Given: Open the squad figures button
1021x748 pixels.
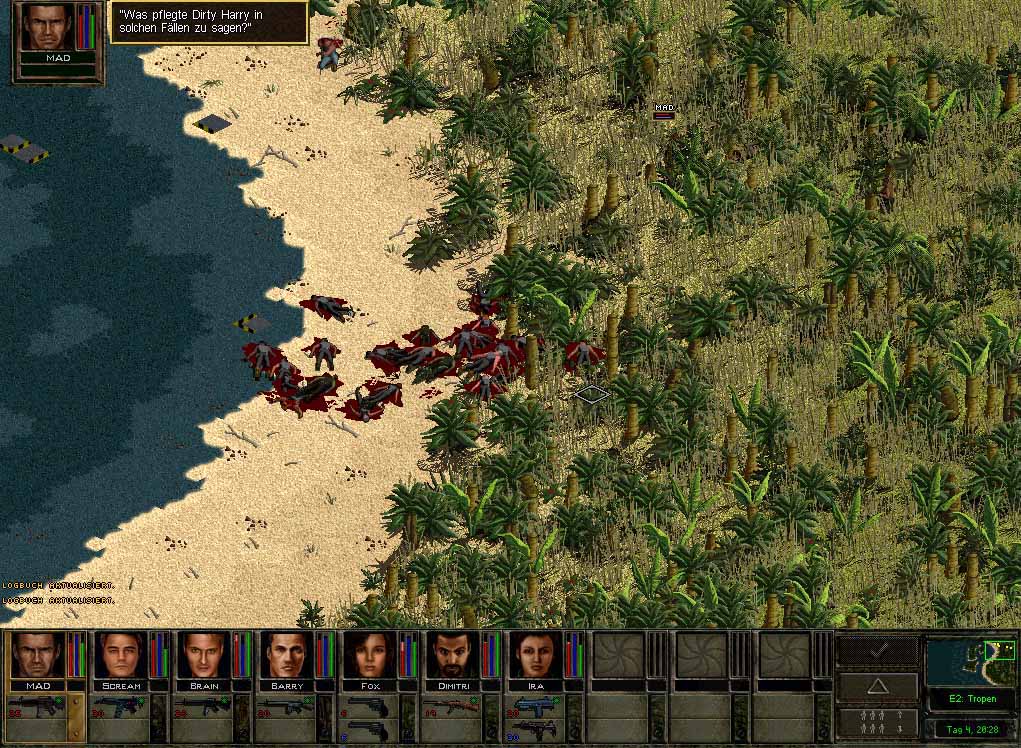Looking at the screenshot, I should pyautogui.click(x=877, y=721).
